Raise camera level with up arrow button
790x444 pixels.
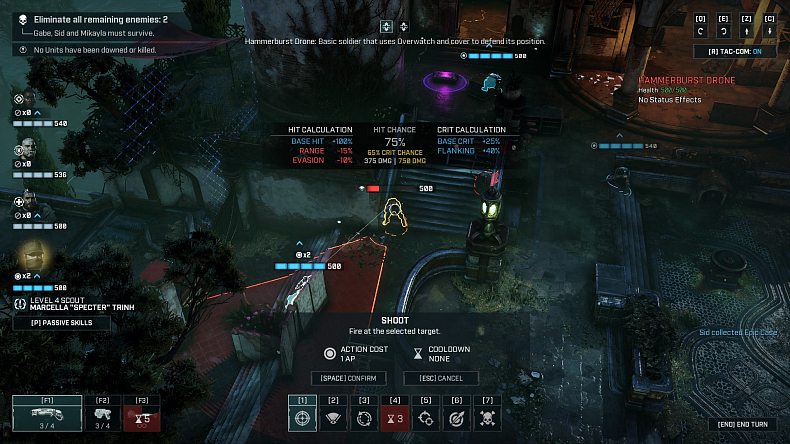(x=746, y=31)
